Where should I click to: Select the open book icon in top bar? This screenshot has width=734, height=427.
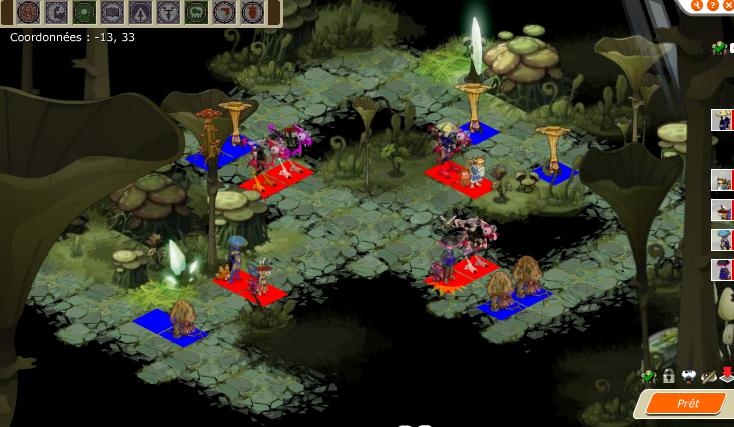112,13
